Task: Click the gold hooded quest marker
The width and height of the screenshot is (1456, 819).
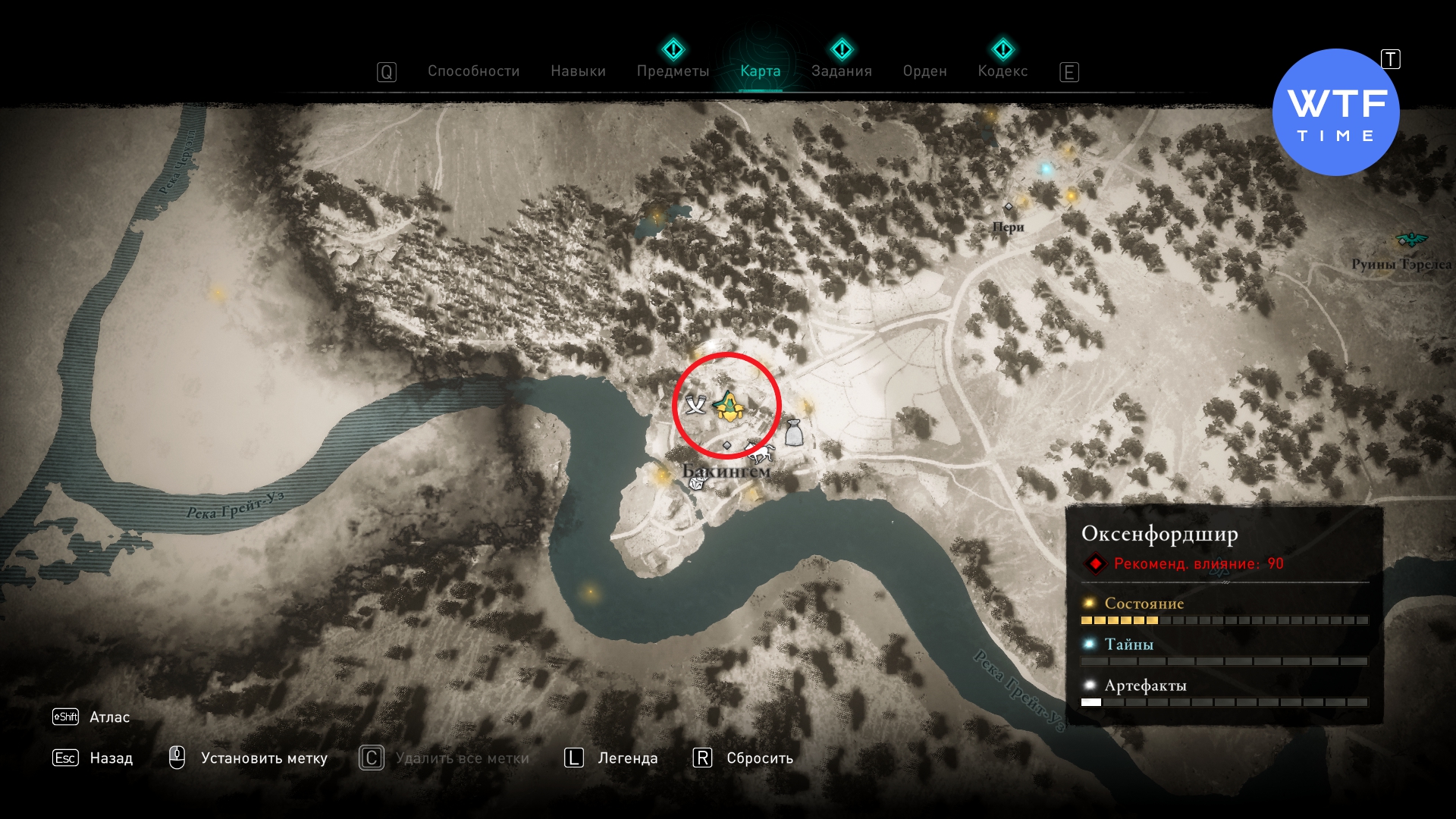Action: pos(728,407)
